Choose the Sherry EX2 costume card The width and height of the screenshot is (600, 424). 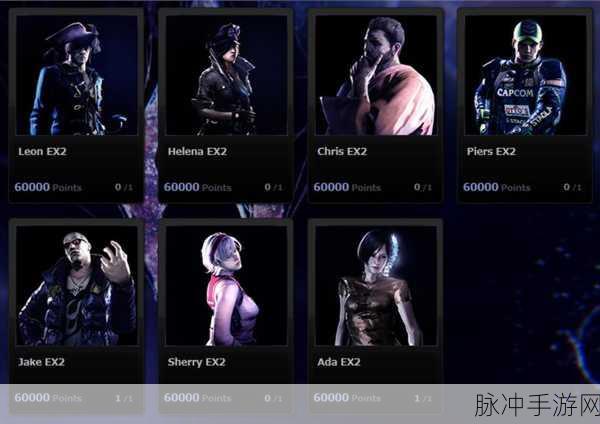[x=225, y=315]
